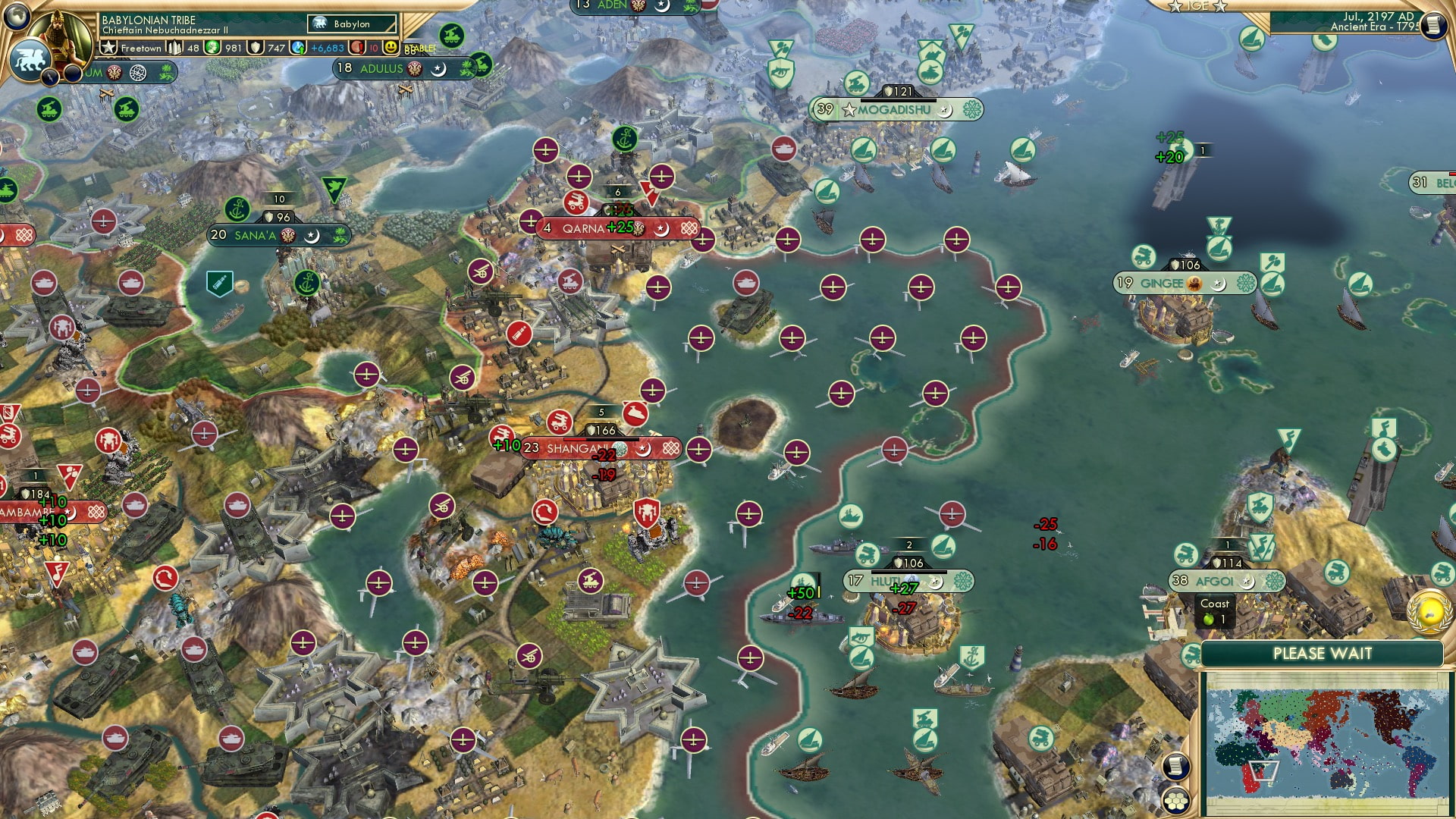The width and height of the screenshot is (1456, 819).
Task: Open the Babylon capital city button
Action: coord(352,24)
